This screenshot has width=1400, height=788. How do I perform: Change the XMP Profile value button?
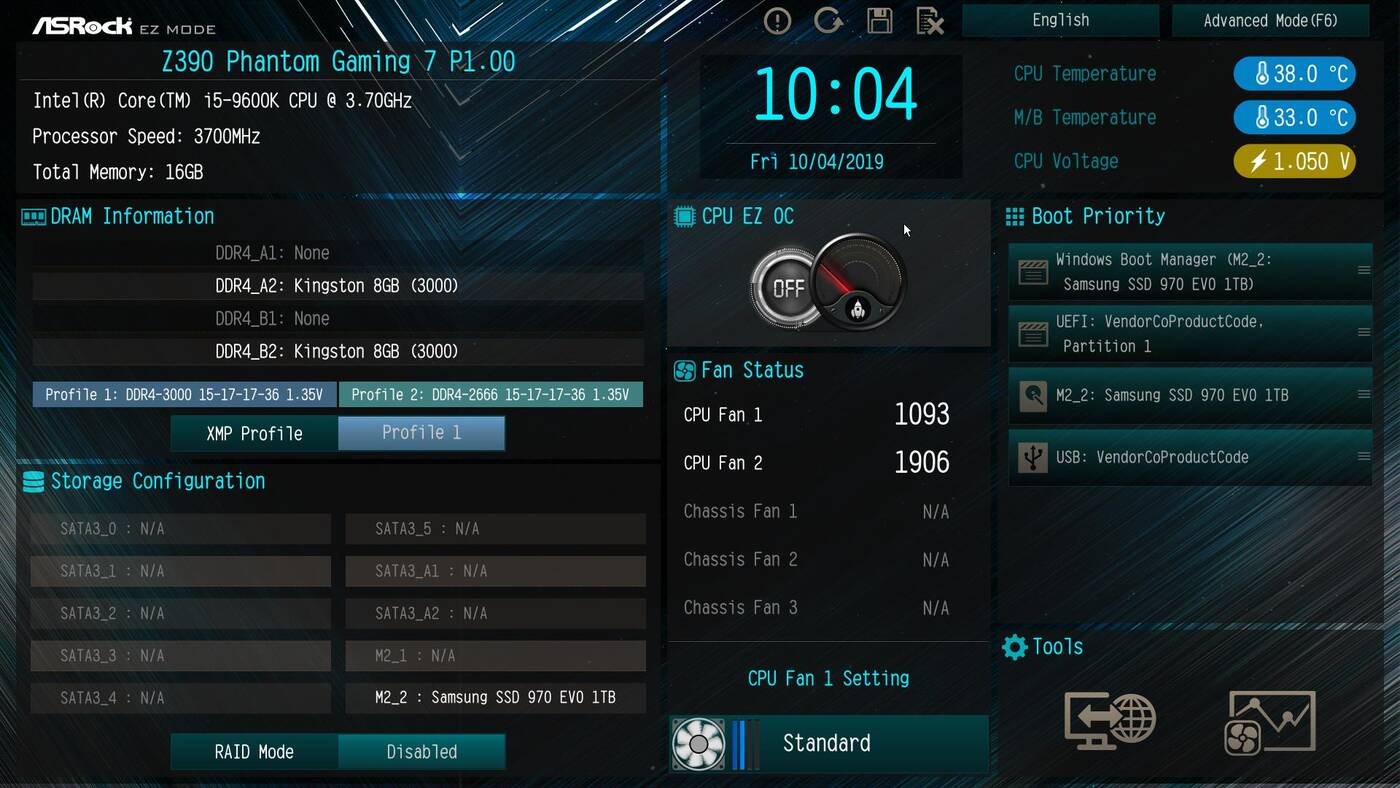[421, 433]
